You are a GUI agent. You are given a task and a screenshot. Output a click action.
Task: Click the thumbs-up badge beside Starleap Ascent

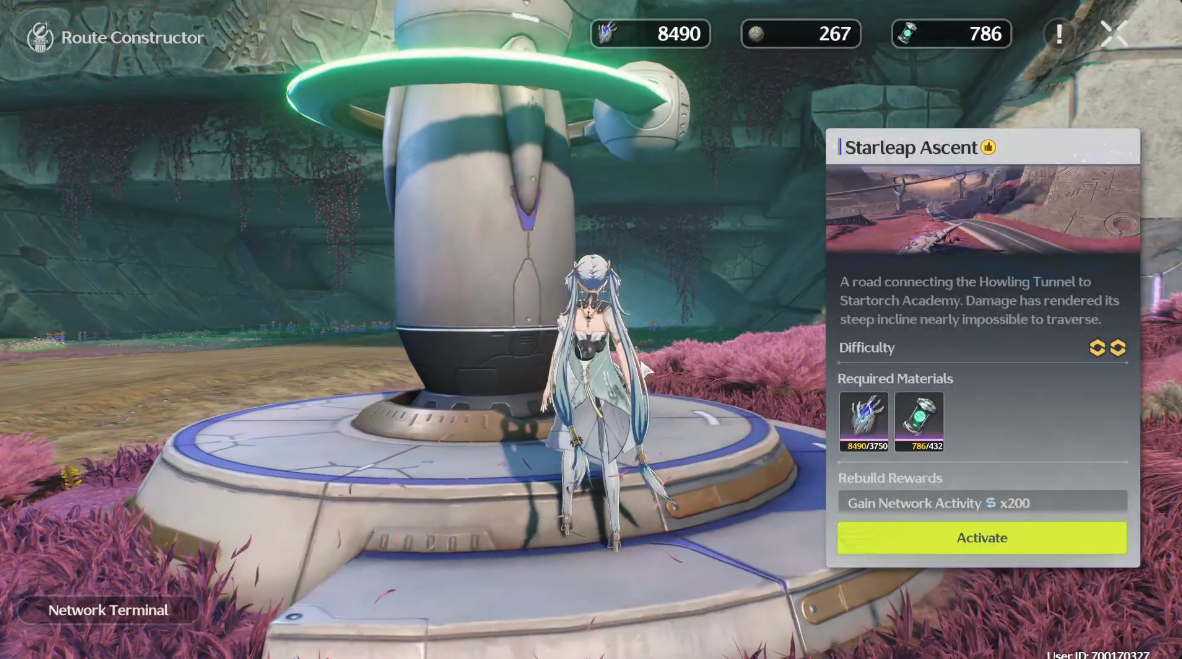988,147
